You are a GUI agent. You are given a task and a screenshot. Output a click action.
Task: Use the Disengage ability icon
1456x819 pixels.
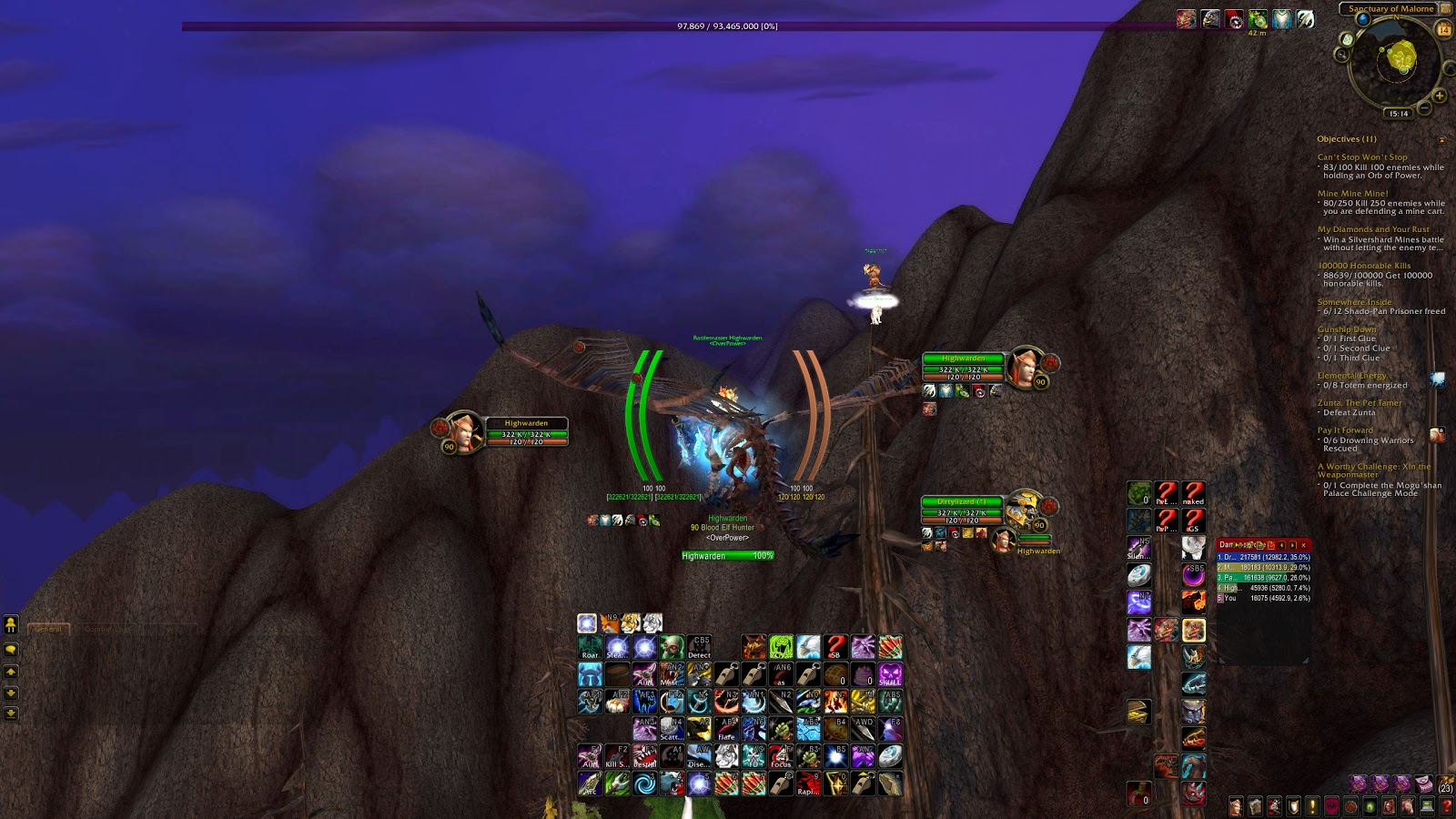698,755
